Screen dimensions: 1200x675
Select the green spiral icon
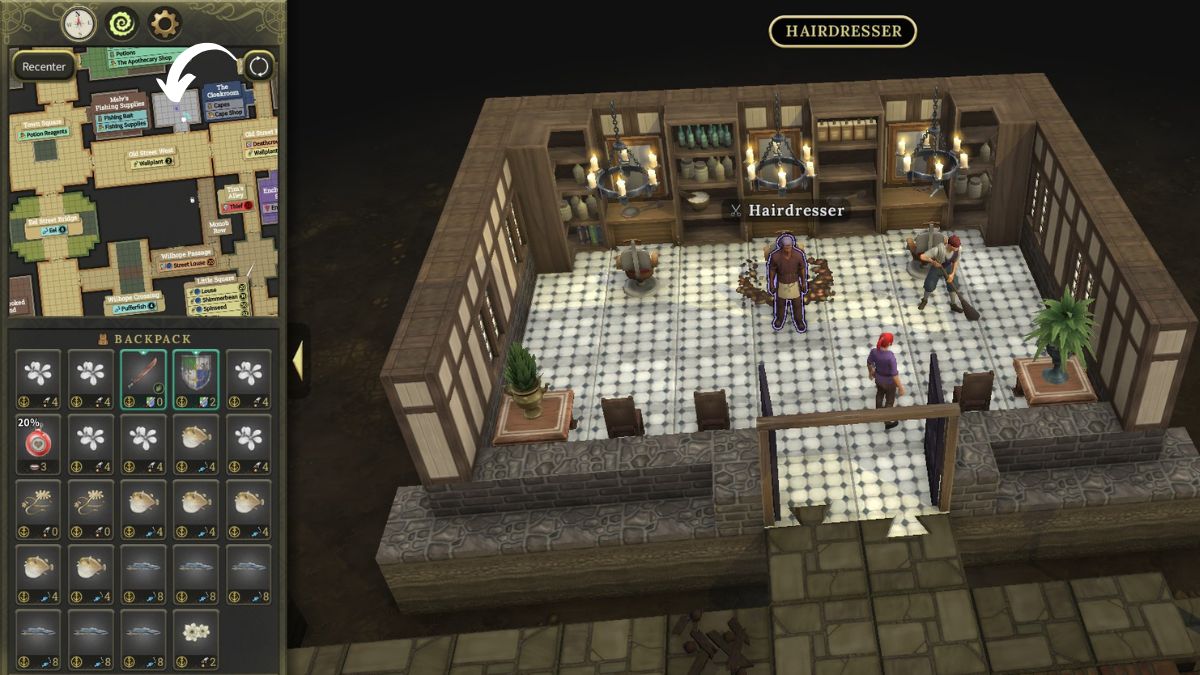(x=121, y=22)
